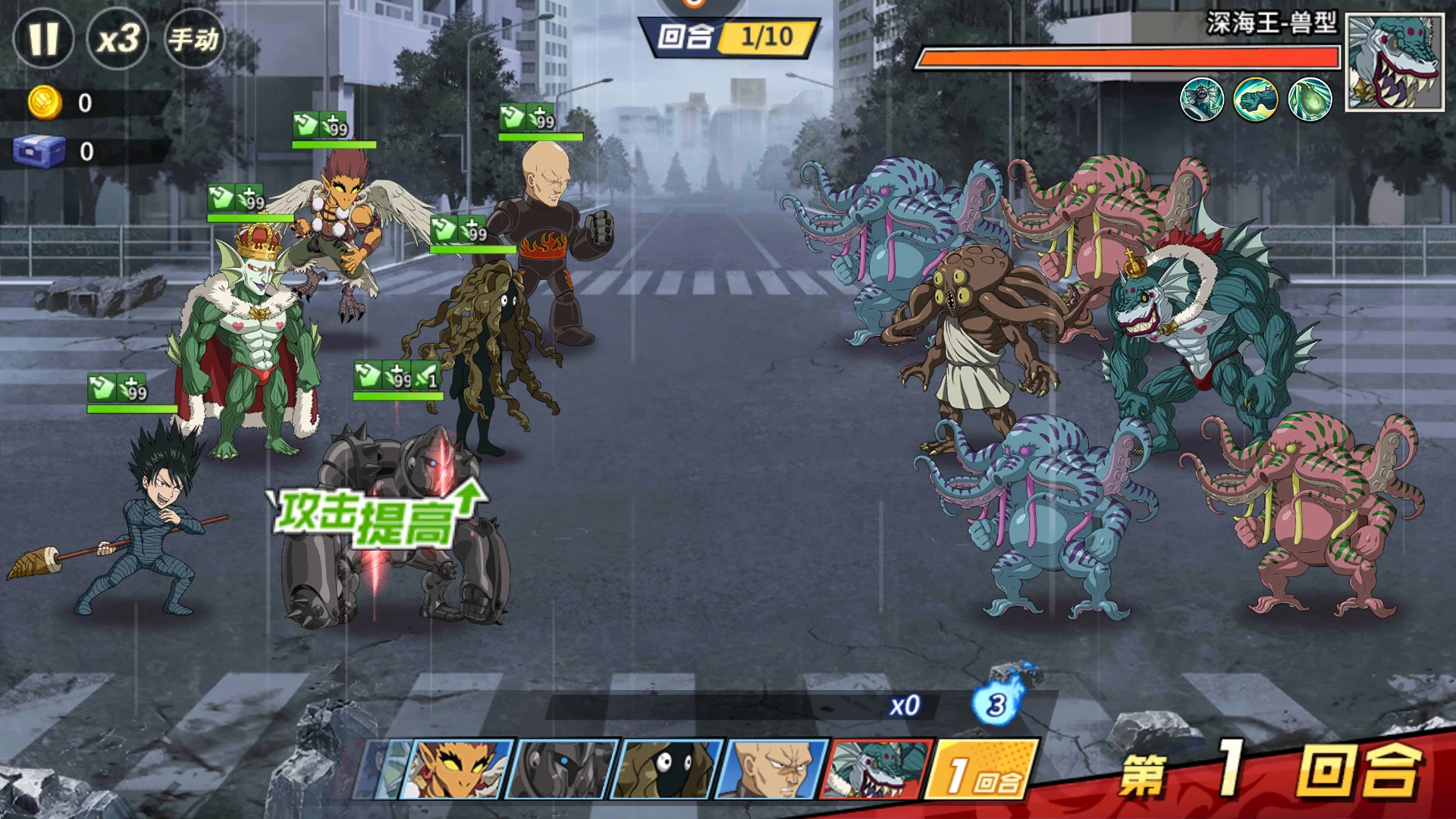Pick the bald fighter turn-order portrait
This screenshot has width=1456, height=819.
(773, 770)
